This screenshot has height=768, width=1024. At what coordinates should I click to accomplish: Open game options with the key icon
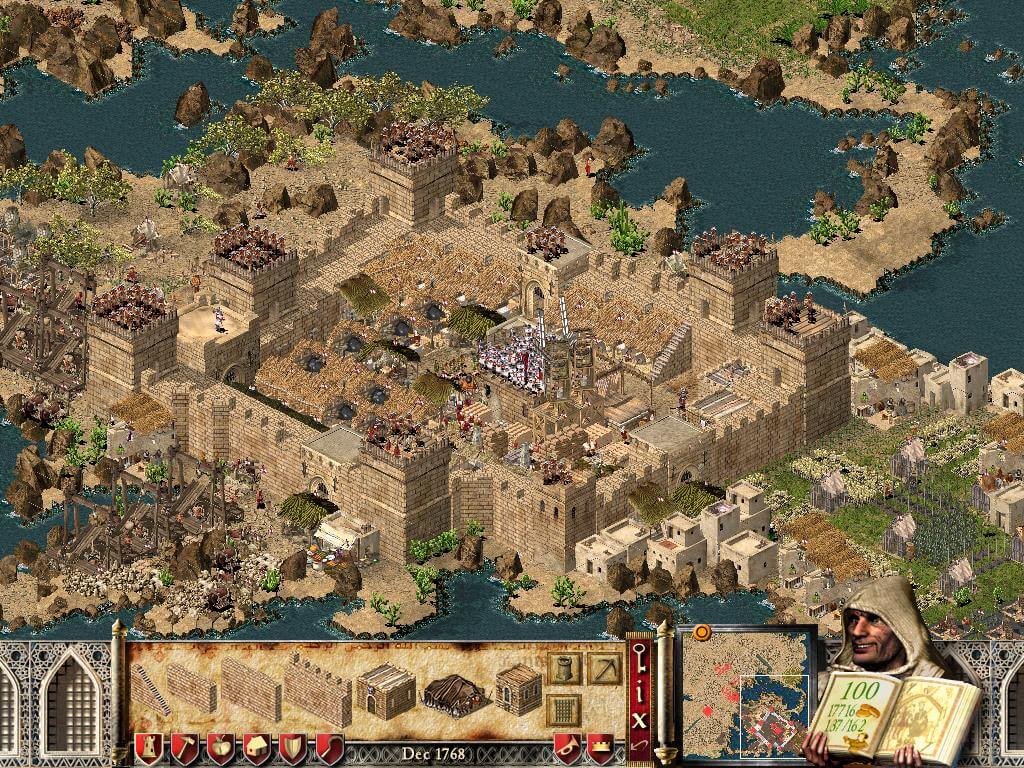tap(638, 657)
